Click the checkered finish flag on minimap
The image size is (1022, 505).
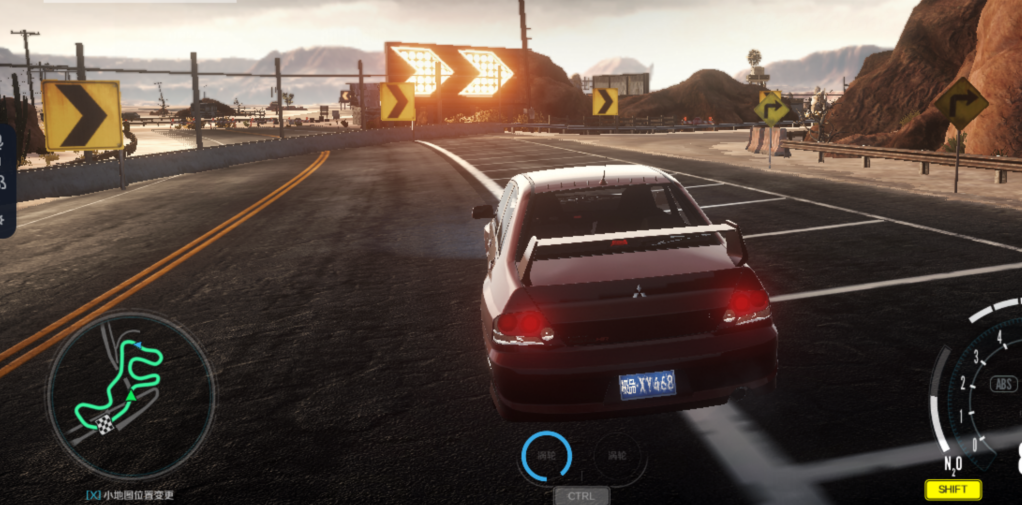pos(104,424)
